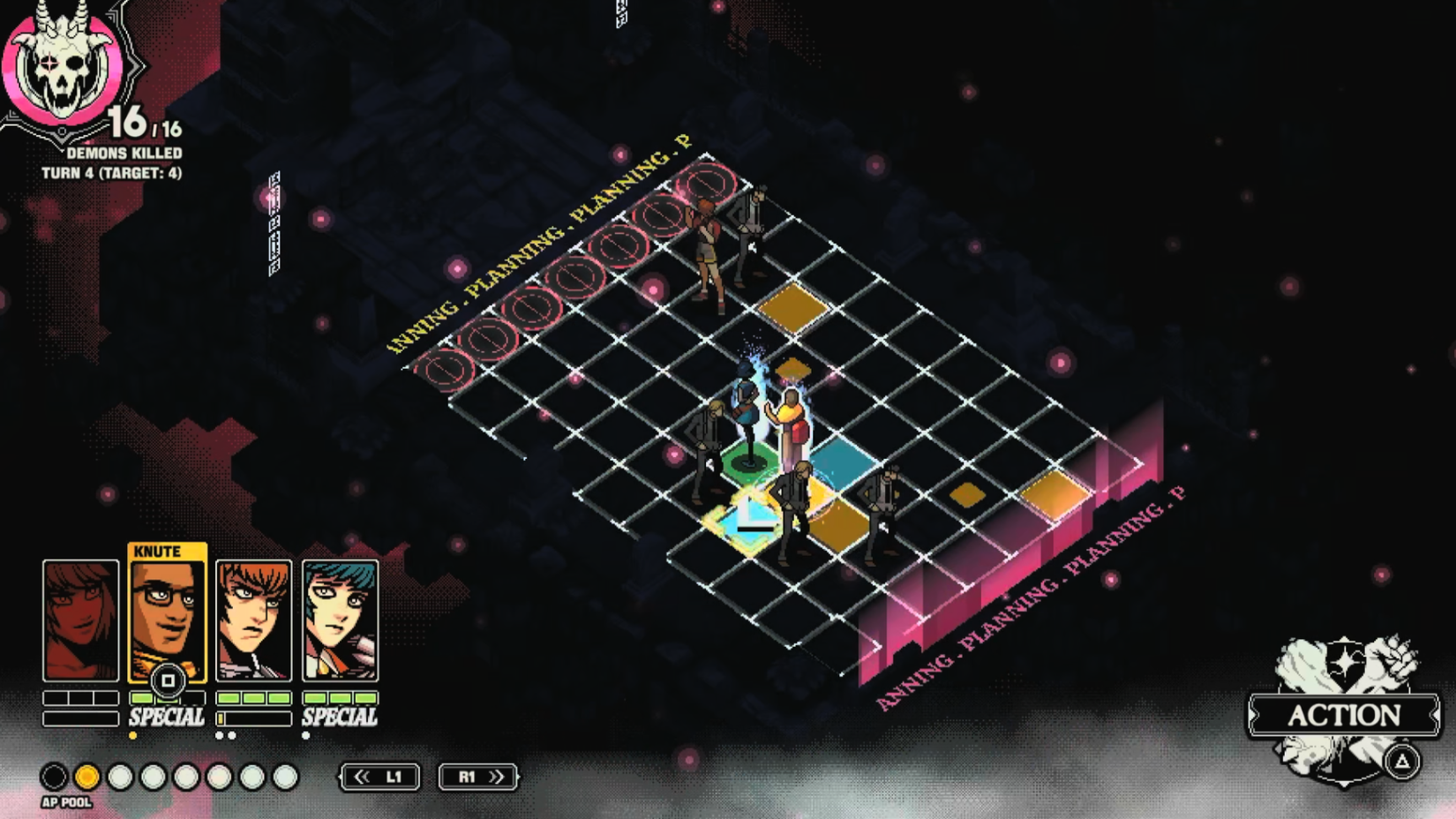Click the L1 back chevron selector
Screen dimensions: 1456x819
pyautogui.click(x=378, y=778)
